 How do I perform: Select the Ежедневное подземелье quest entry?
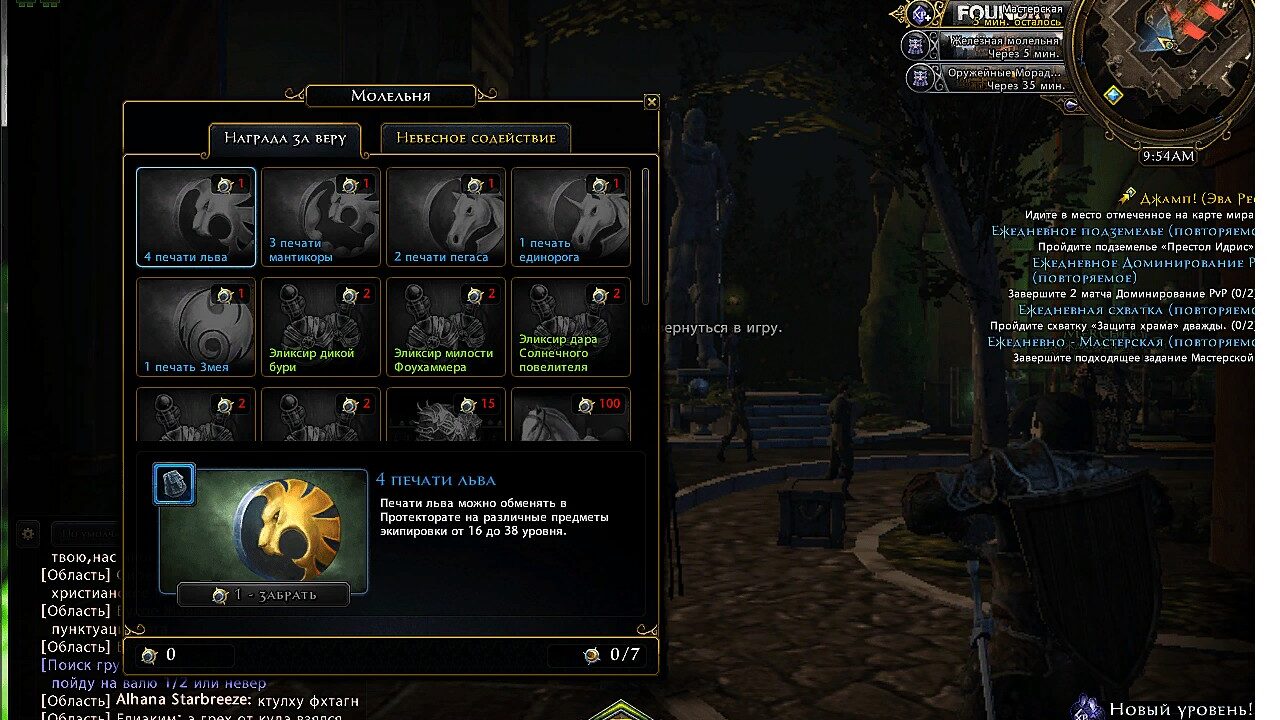(x=1120, y=231)
